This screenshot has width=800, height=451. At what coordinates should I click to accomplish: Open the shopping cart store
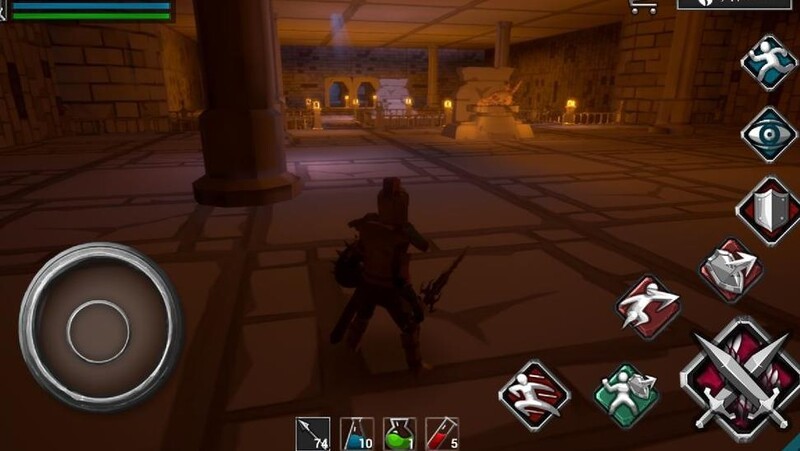pos(642,6)
